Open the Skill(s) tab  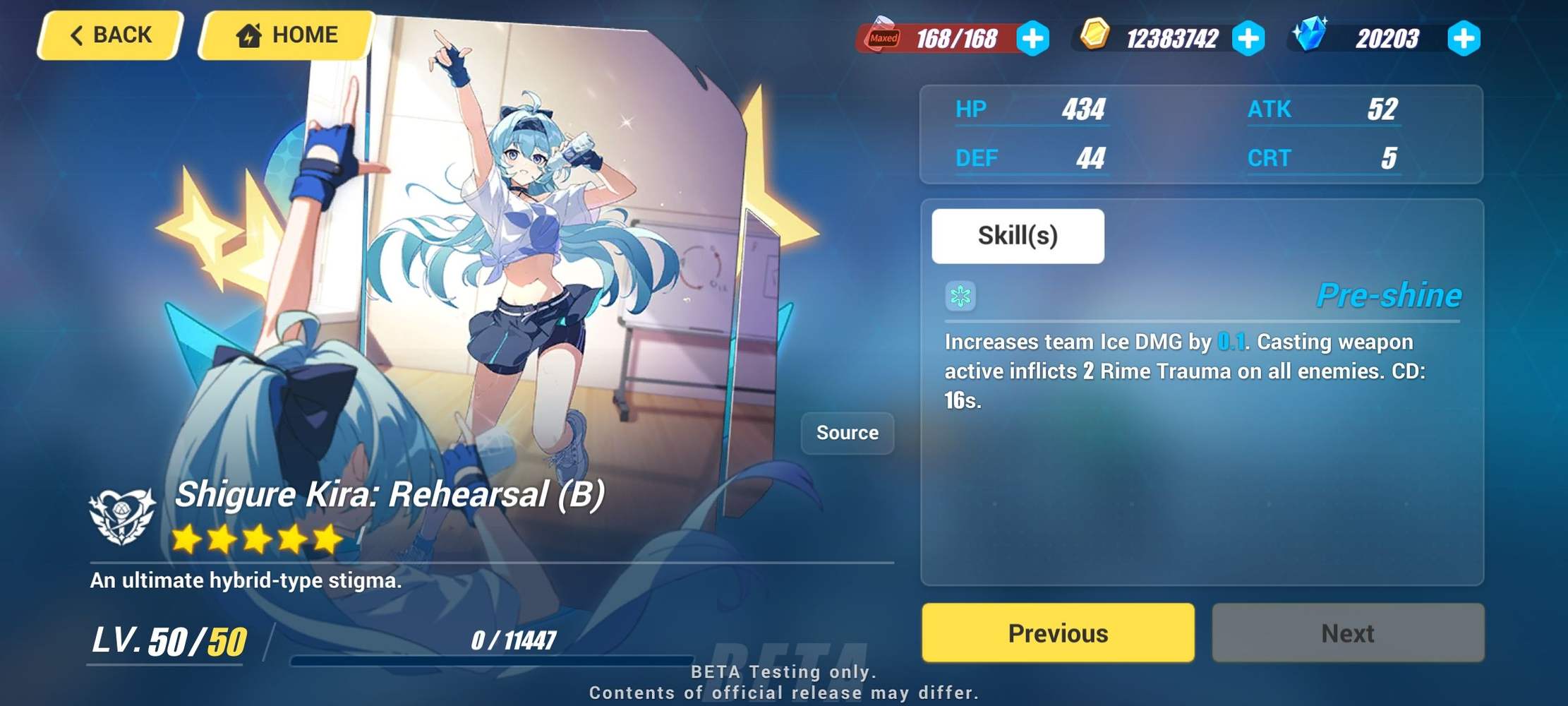1017,236
